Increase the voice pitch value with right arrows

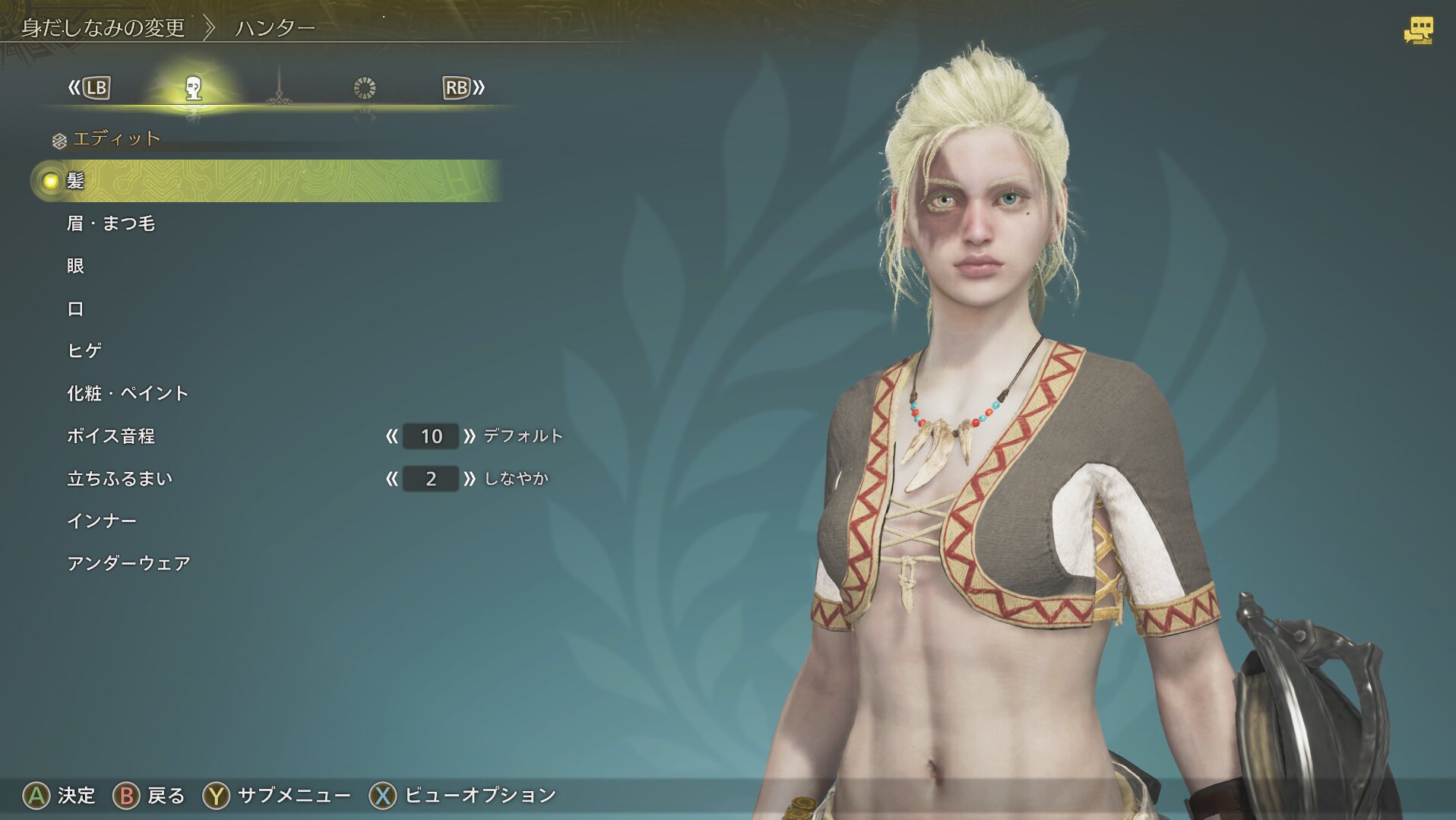[x=469, y=436]
